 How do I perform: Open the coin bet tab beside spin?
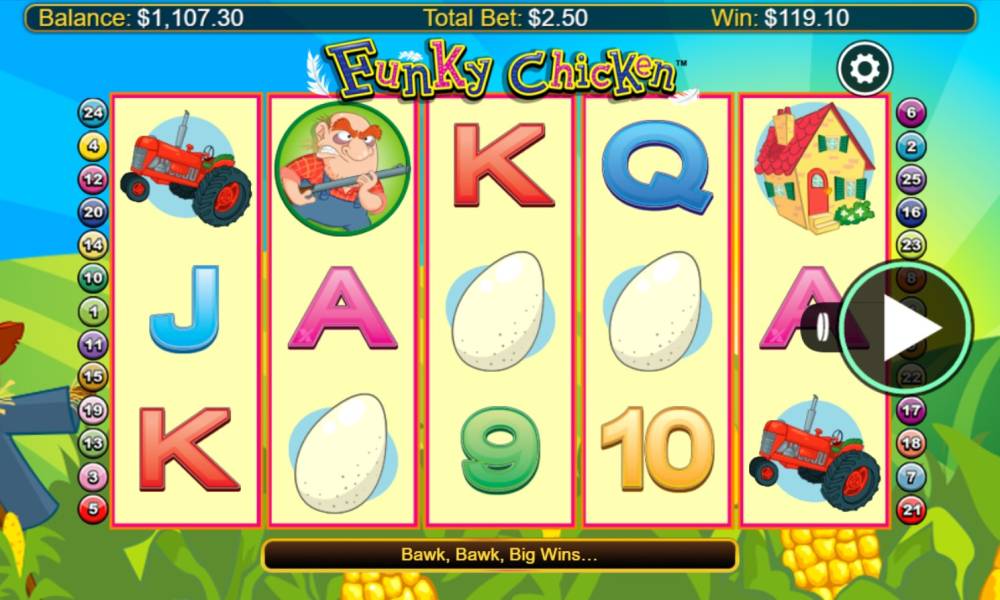tap(820, 327)
